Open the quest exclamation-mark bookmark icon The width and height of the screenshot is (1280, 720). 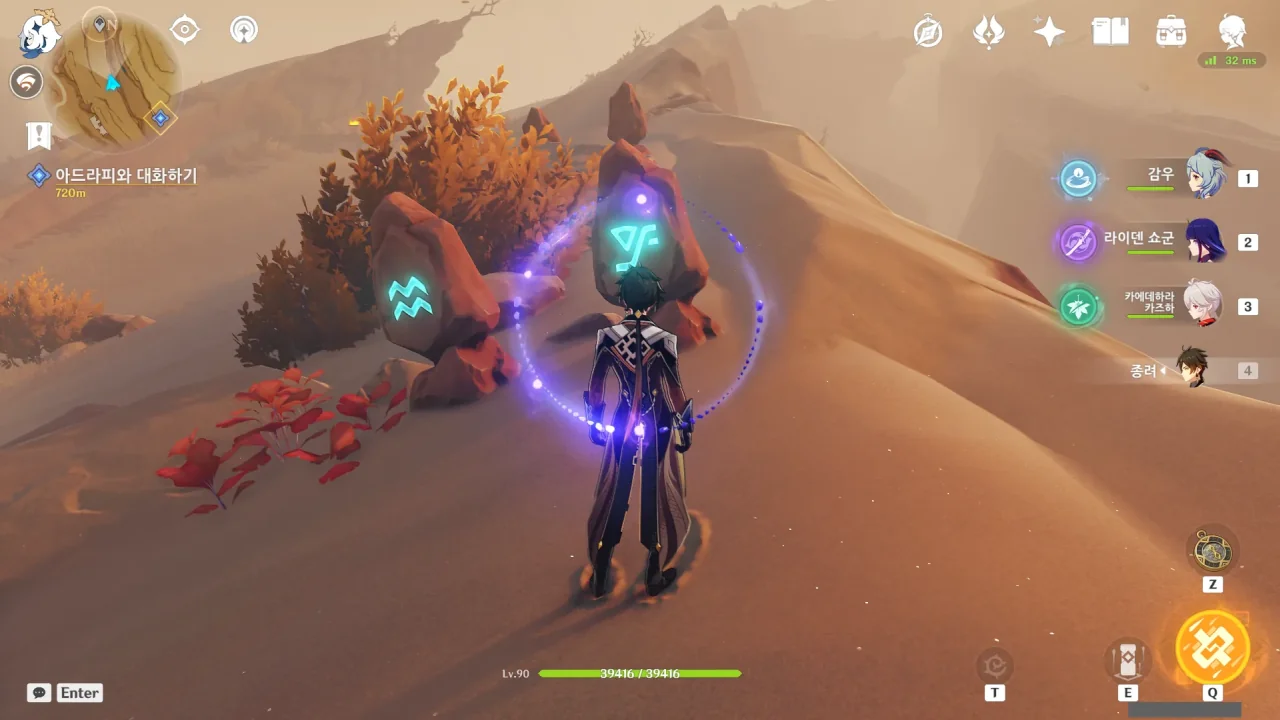click(x=39, y=135)
